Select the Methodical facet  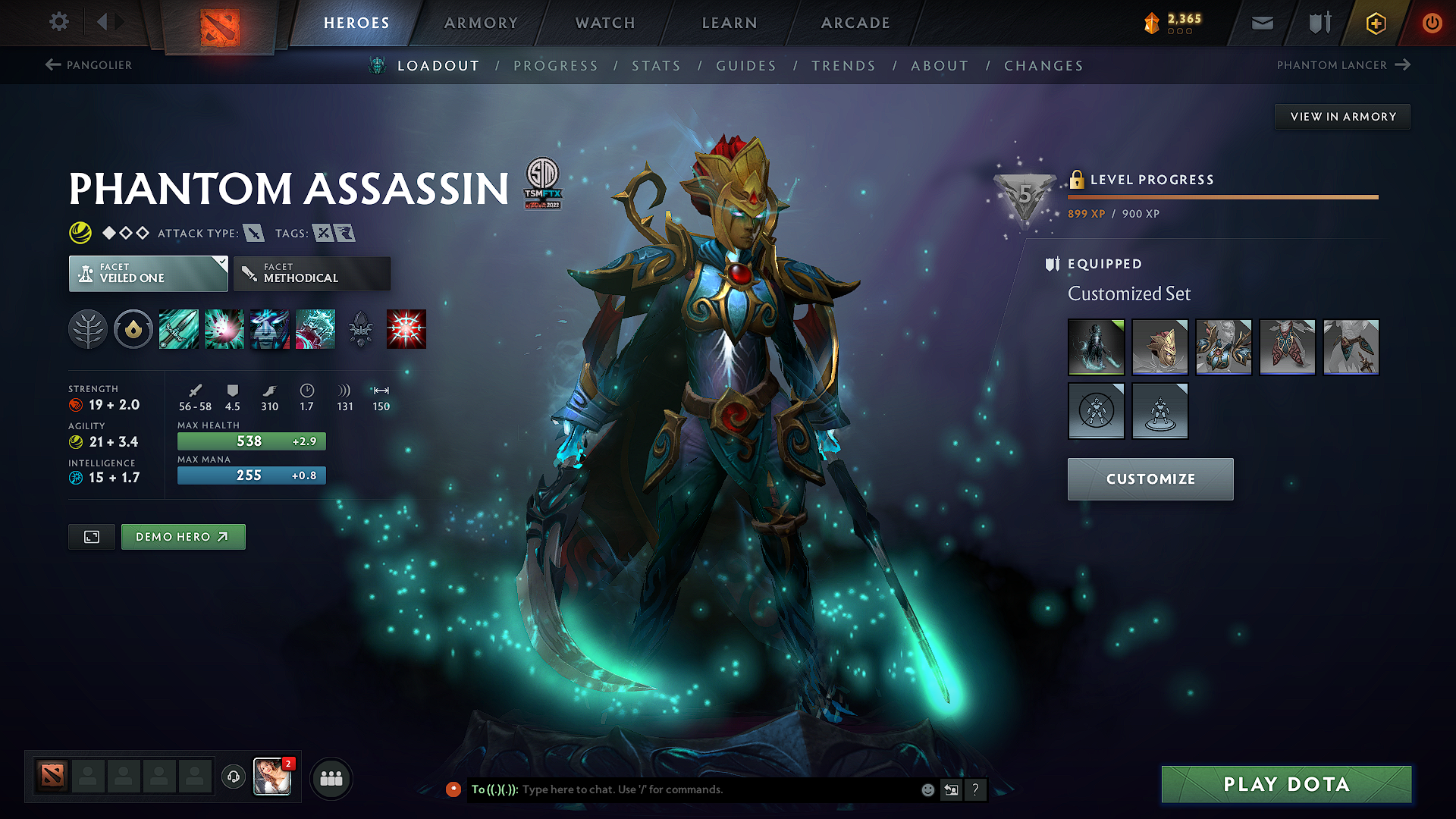click(311, 273)
